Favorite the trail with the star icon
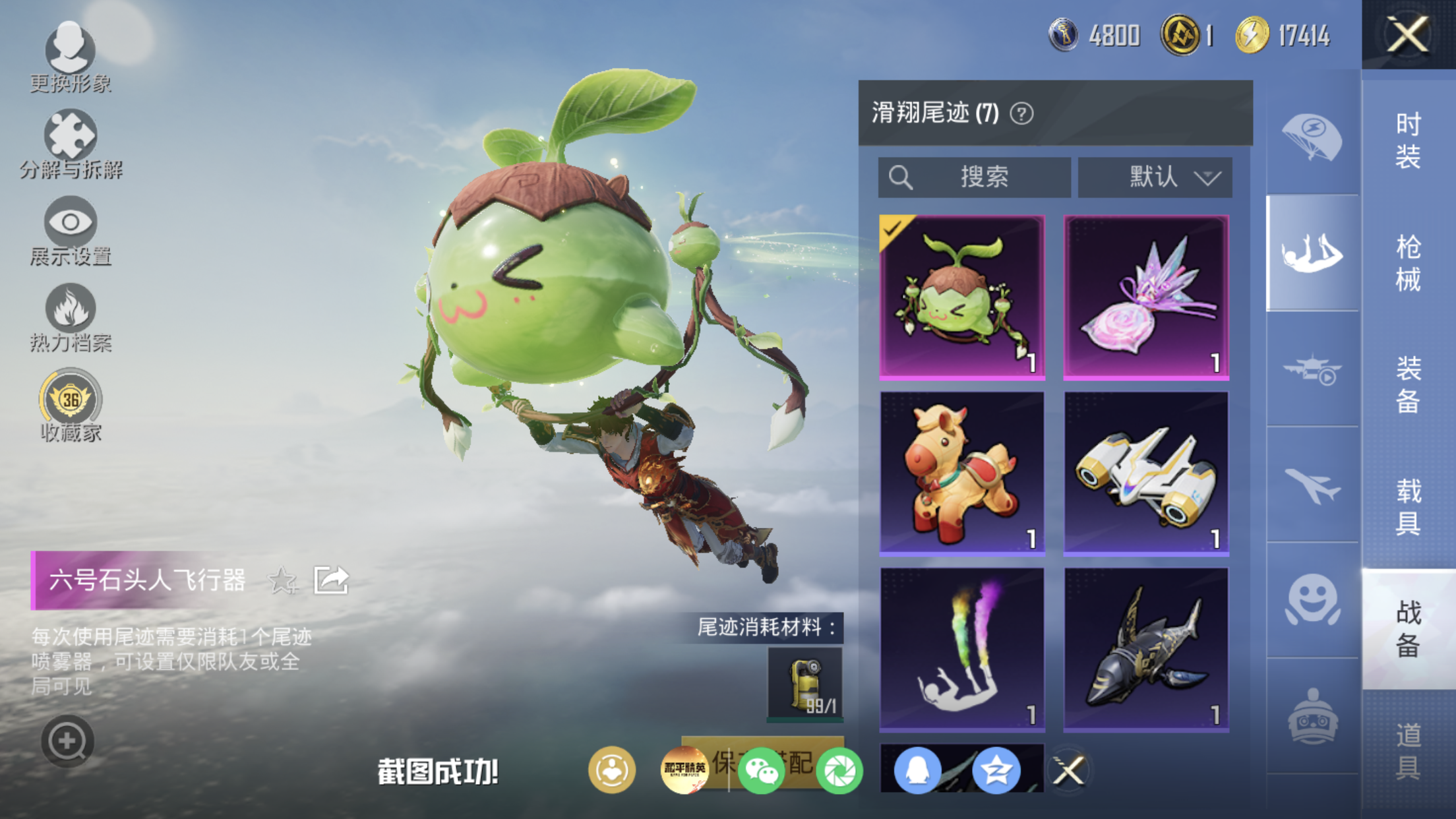The height and width of the screenshot is (819, 1456). [x=282, y=580]
